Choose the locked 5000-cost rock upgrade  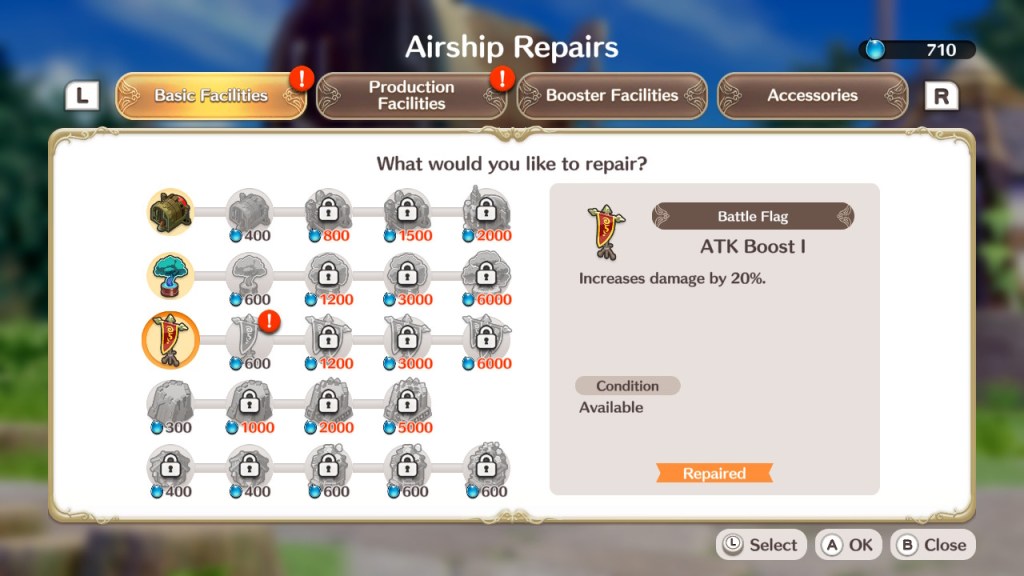407,403
